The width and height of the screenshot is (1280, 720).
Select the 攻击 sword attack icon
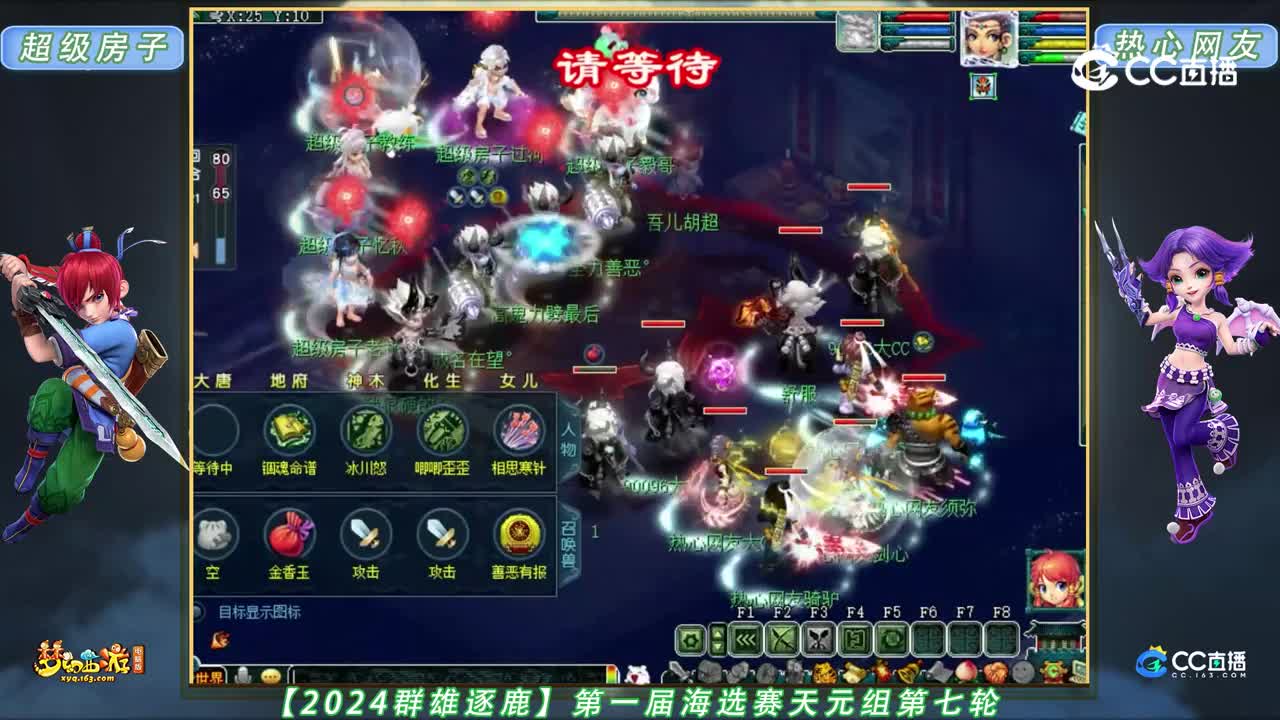click(x=366, y=533)
